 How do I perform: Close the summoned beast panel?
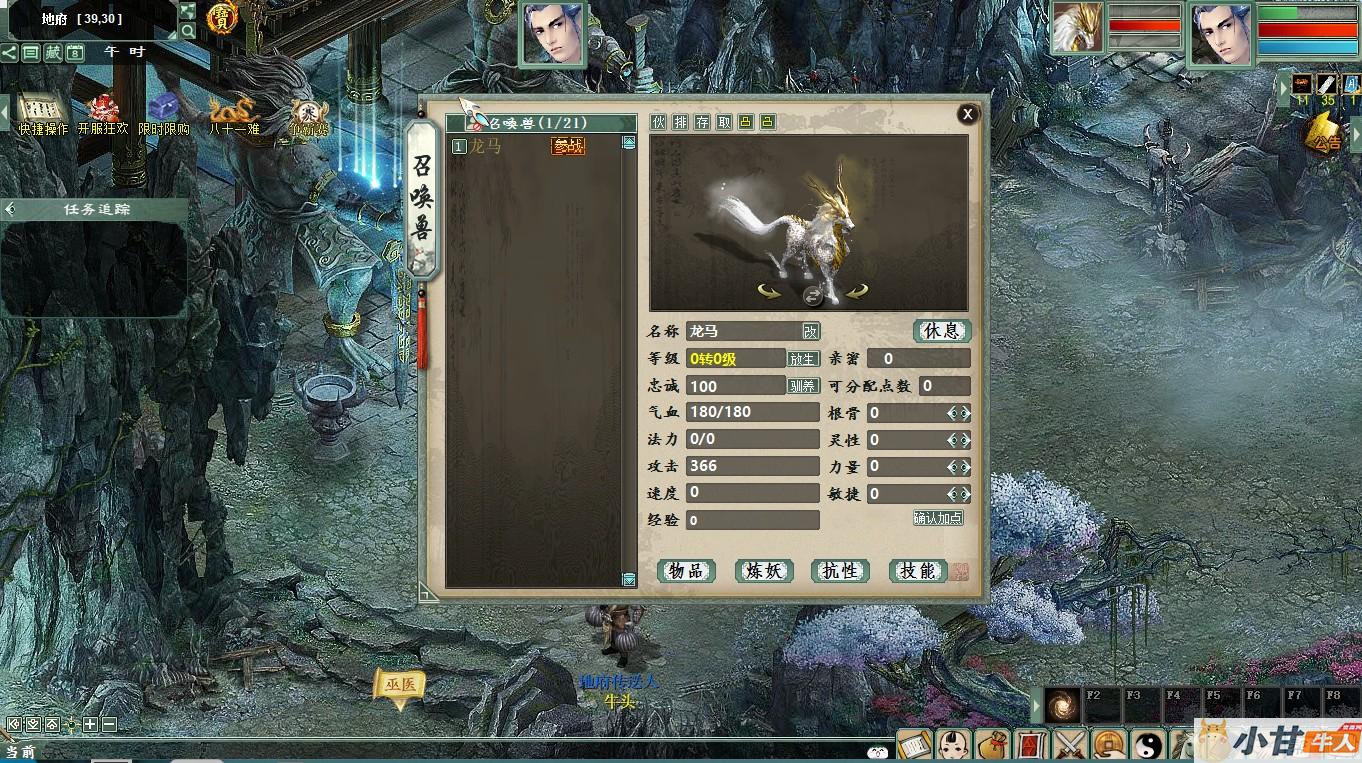967,115
